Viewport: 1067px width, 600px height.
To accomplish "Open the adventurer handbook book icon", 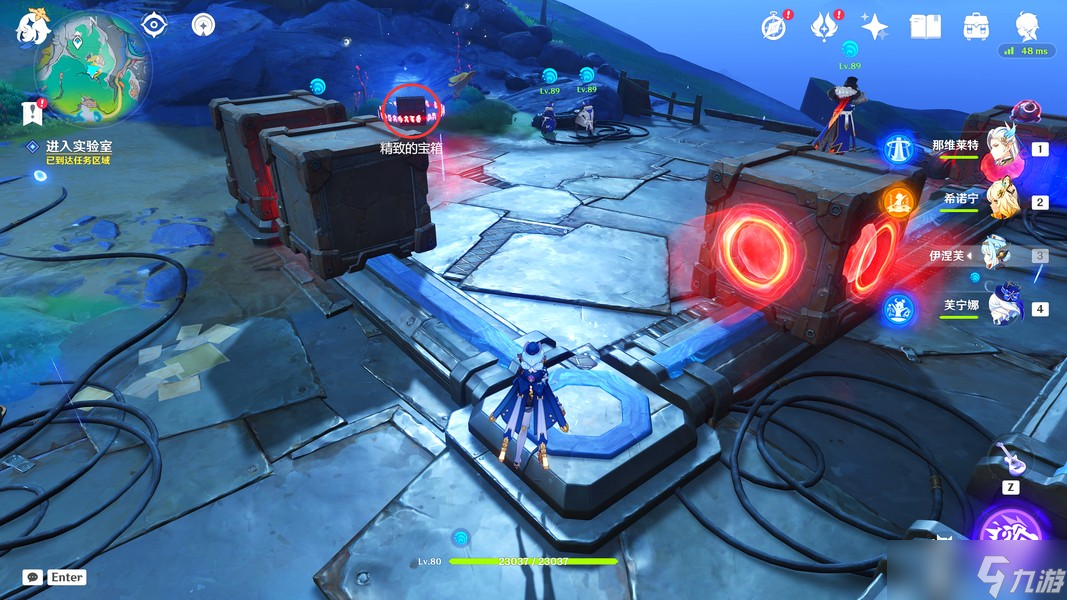I will pyautogui.click(x=925, y=27).
